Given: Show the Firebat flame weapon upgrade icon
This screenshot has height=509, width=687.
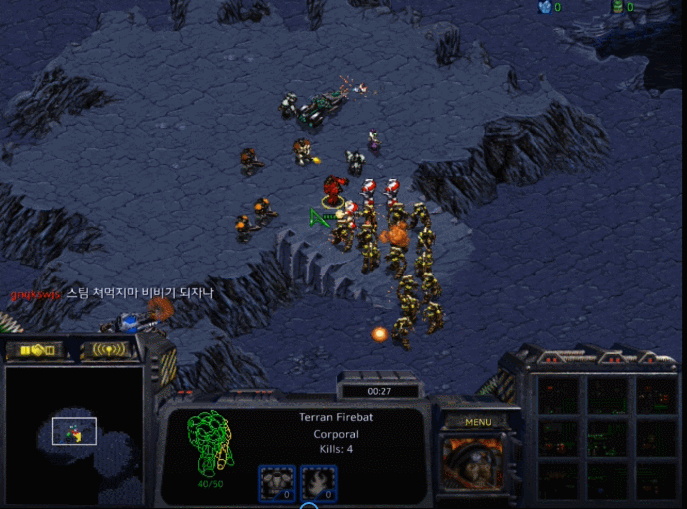Looking at the screenshot, I should pyautogui.click(x=318, y=483).
